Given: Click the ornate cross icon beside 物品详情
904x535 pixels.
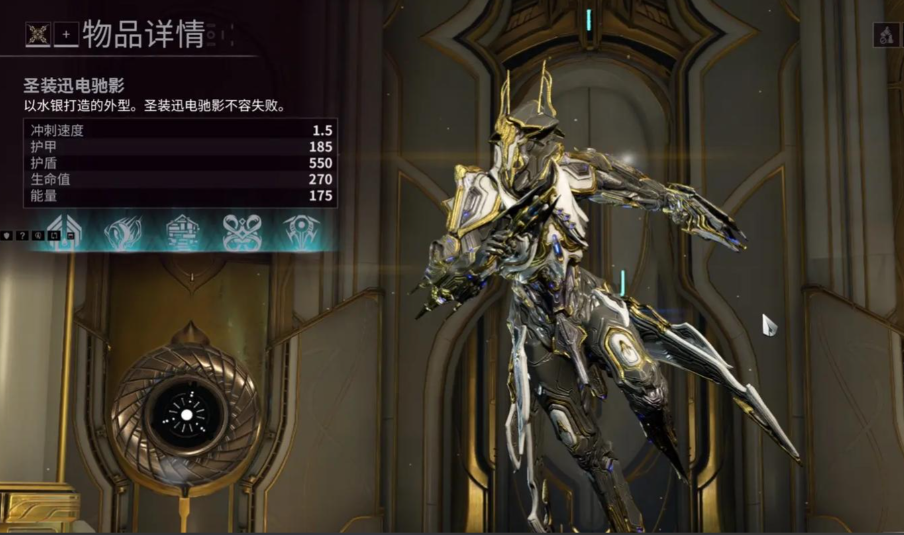Looking at the screenshot, I should [x=39, y=34].
